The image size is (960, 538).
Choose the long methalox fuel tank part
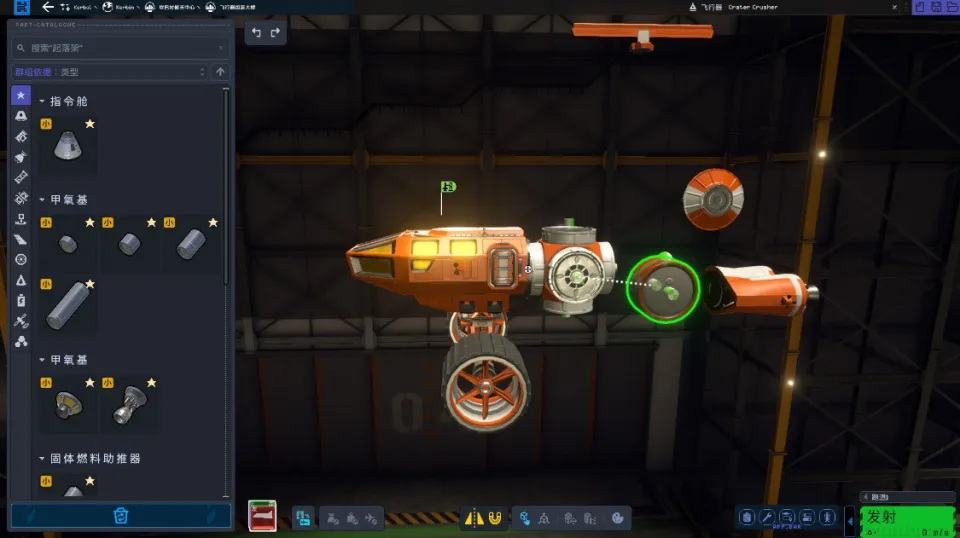[69, 303]
